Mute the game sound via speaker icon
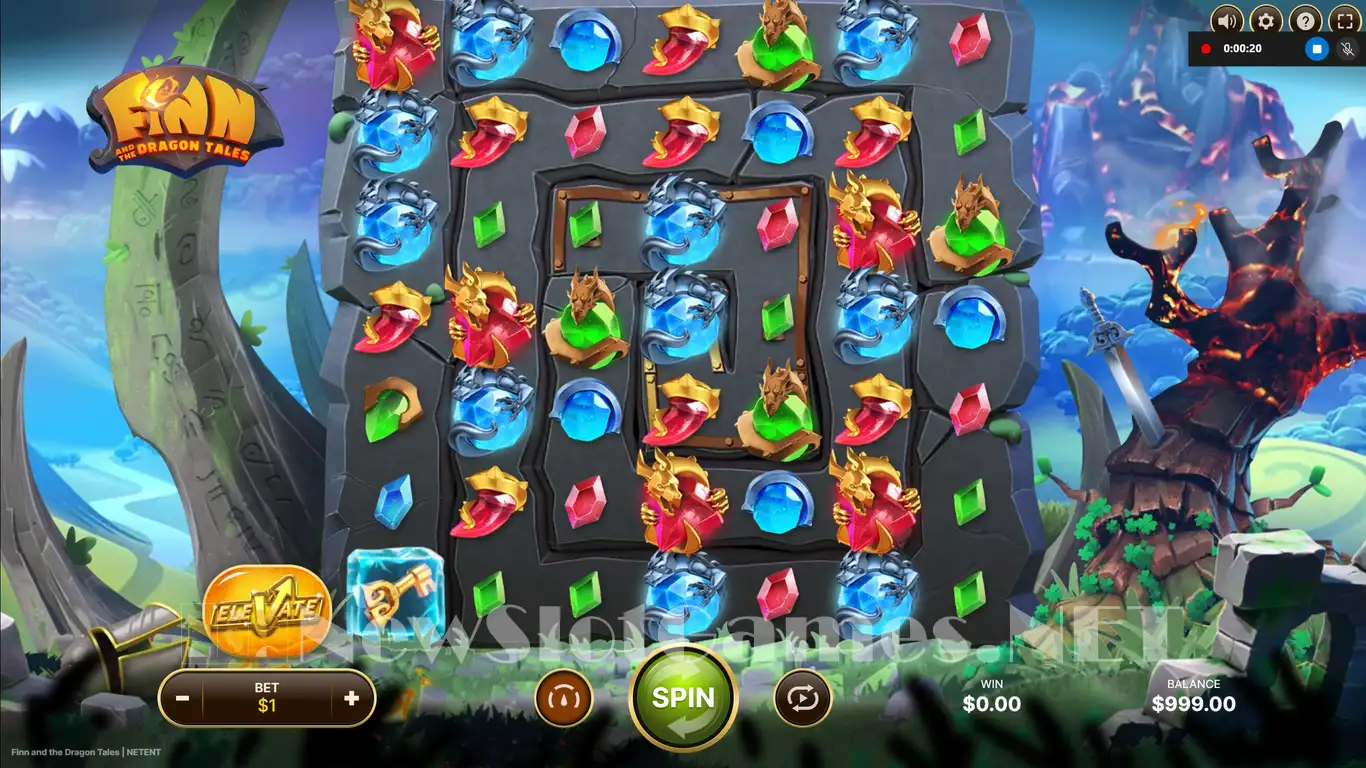This screenshot has height=768, width=1366. (1226, 20)
